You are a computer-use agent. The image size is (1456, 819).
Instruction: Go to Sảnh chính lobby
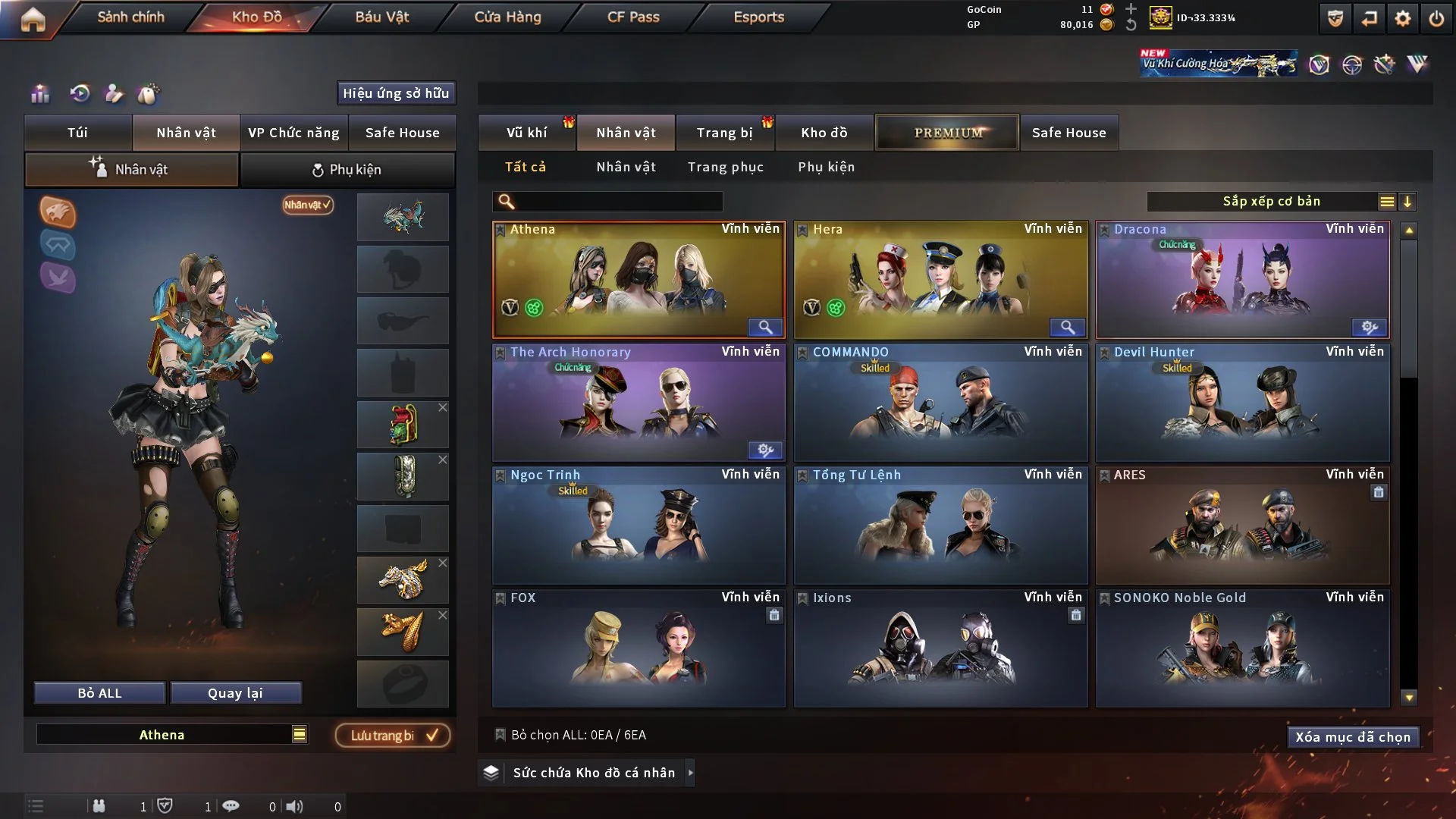click(x=130, y=17)
